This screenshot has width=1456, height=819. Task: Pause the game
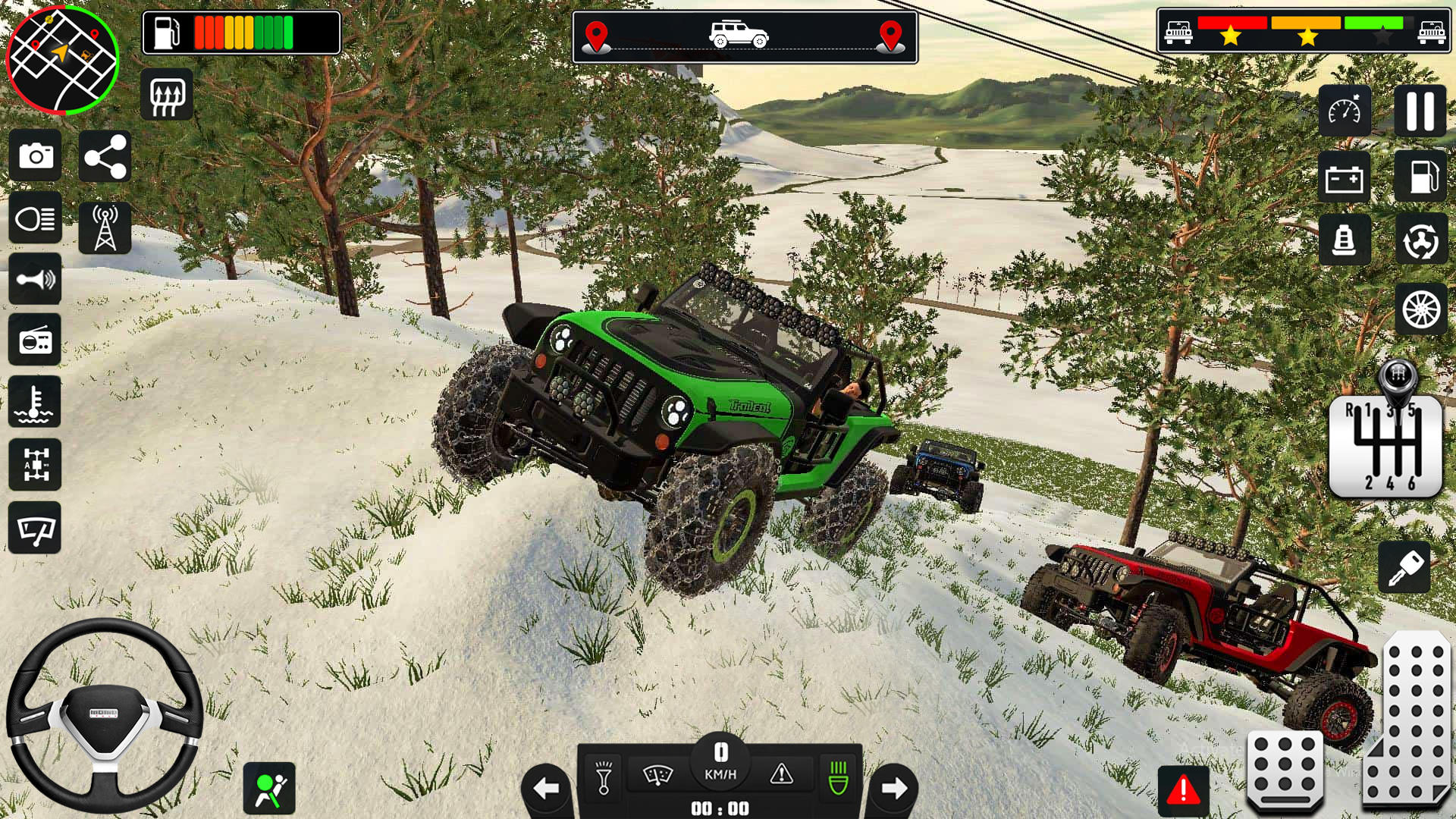1420,111
